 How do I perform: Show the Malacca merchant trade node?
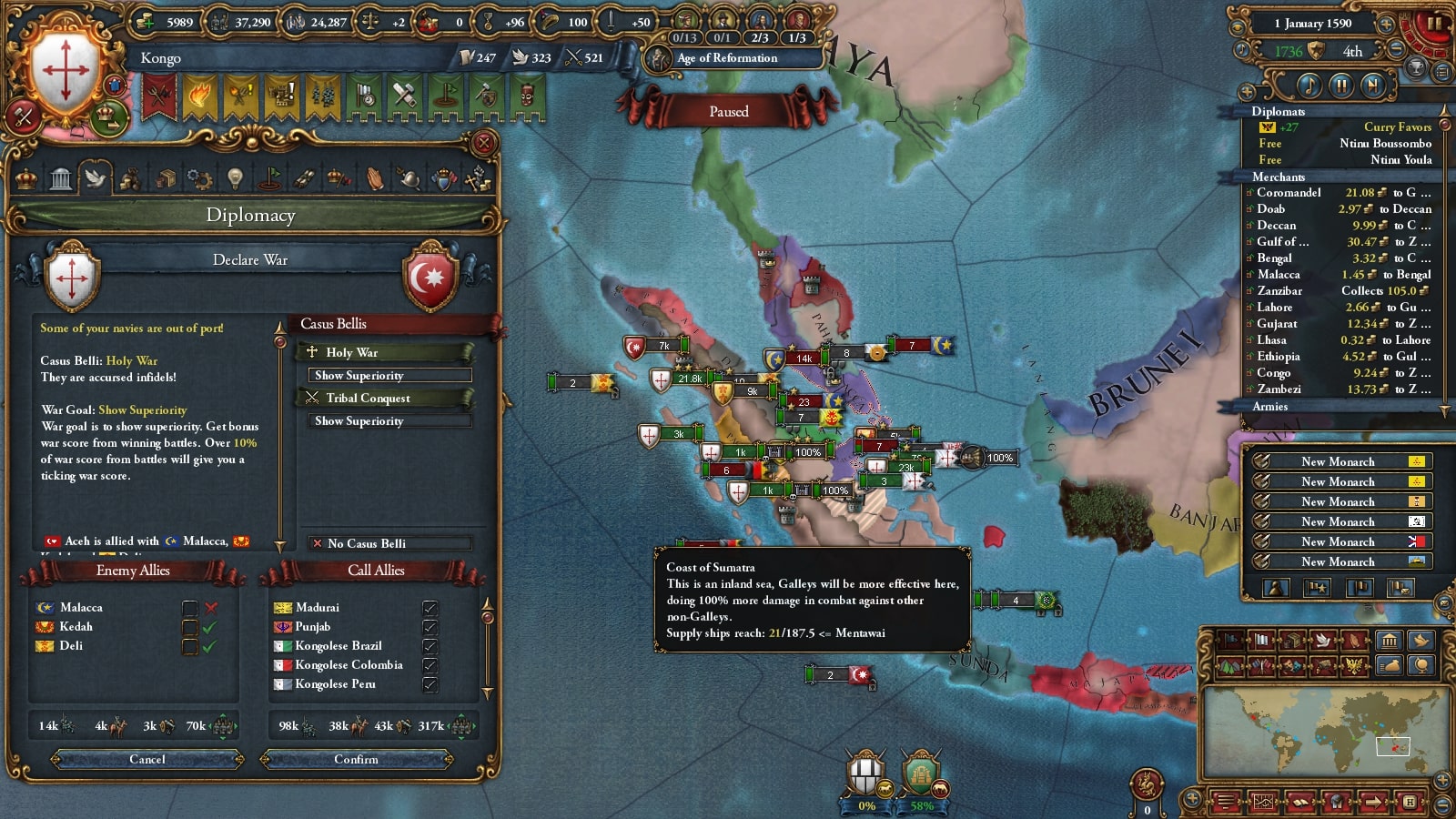1338,275
